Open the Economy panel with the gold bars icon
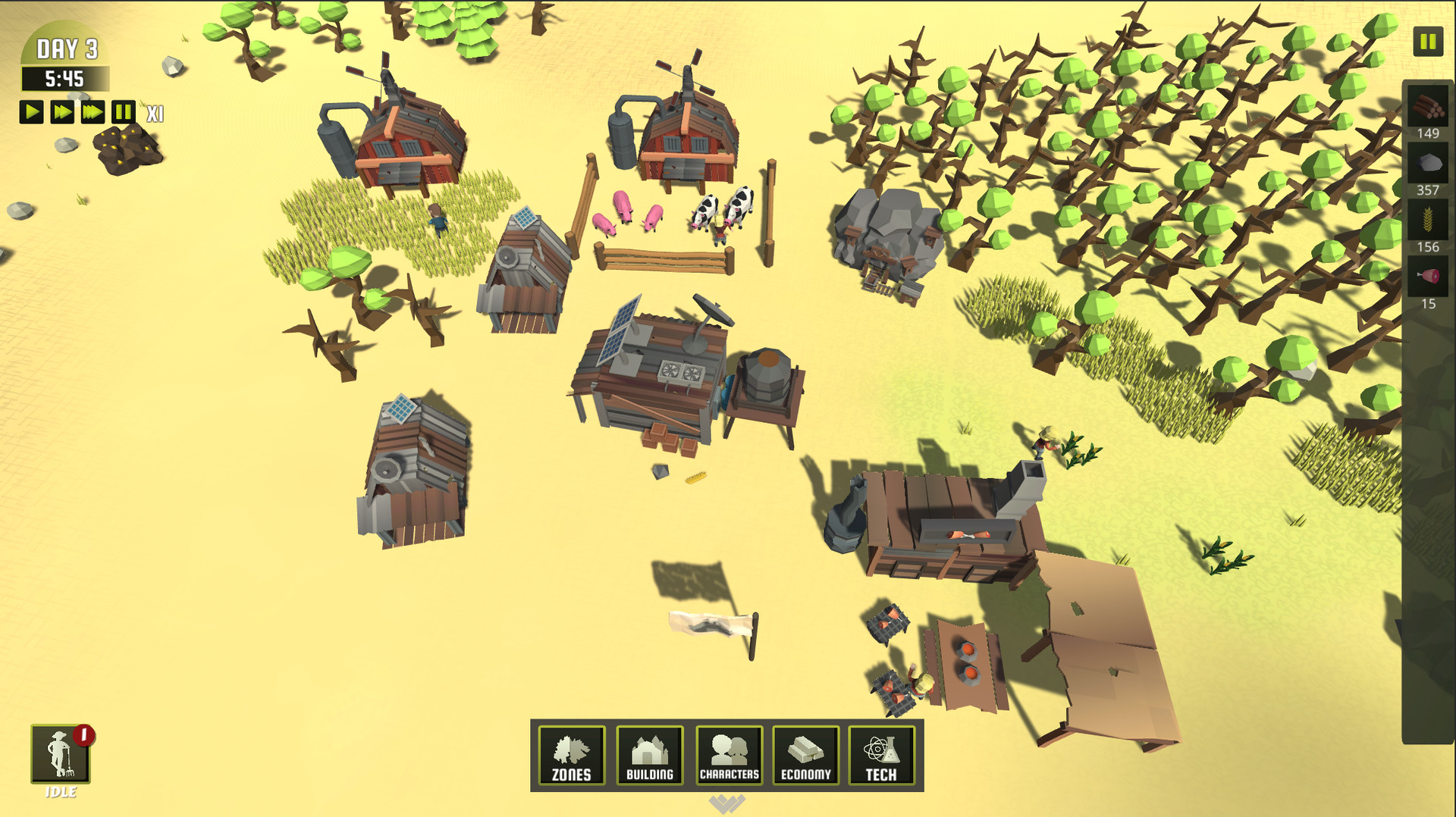Viewport: 1456px width, 817px height. (x=805, y=756)
